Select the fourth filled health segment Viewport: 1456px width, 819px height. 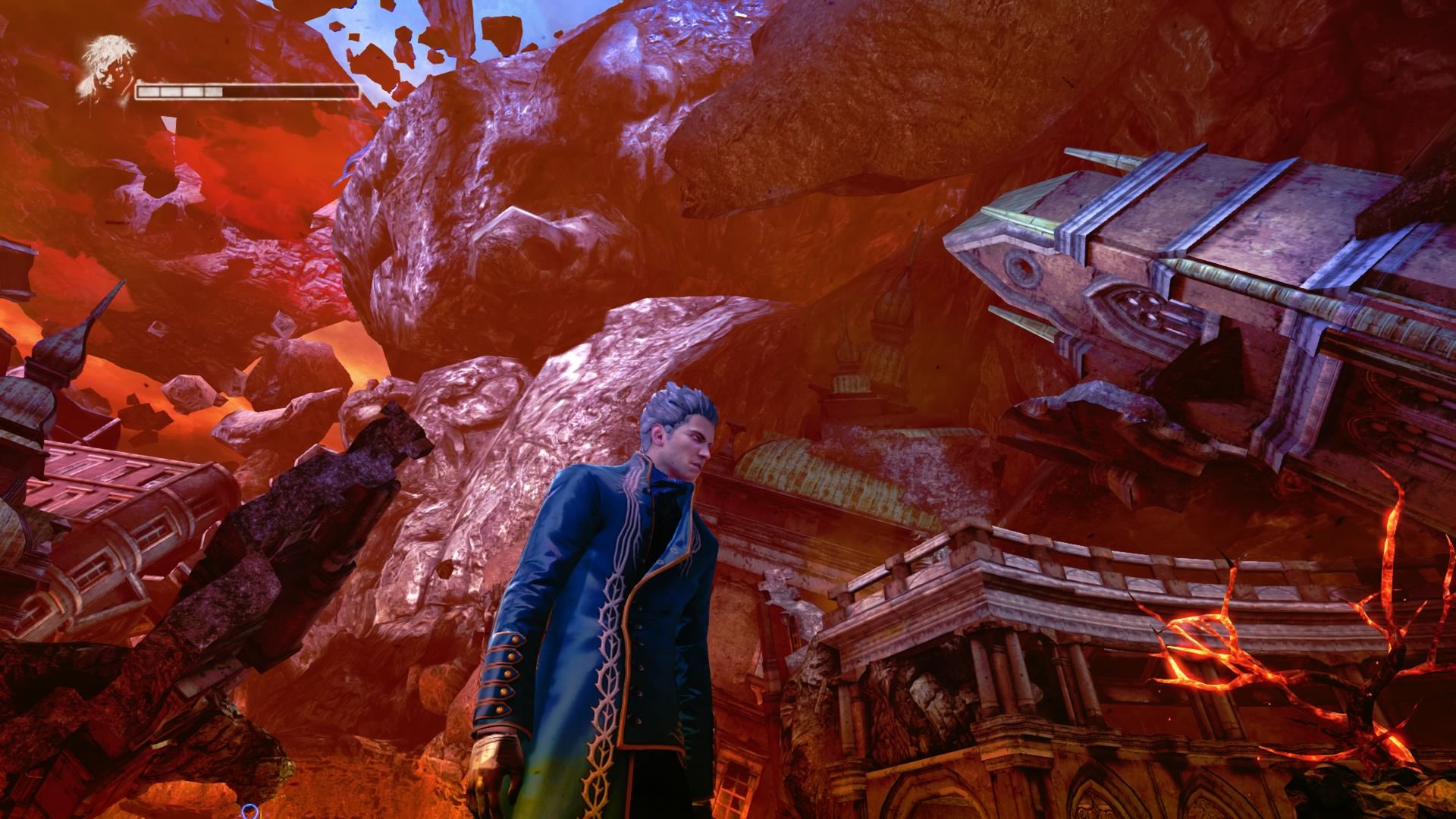pos(213,92)
